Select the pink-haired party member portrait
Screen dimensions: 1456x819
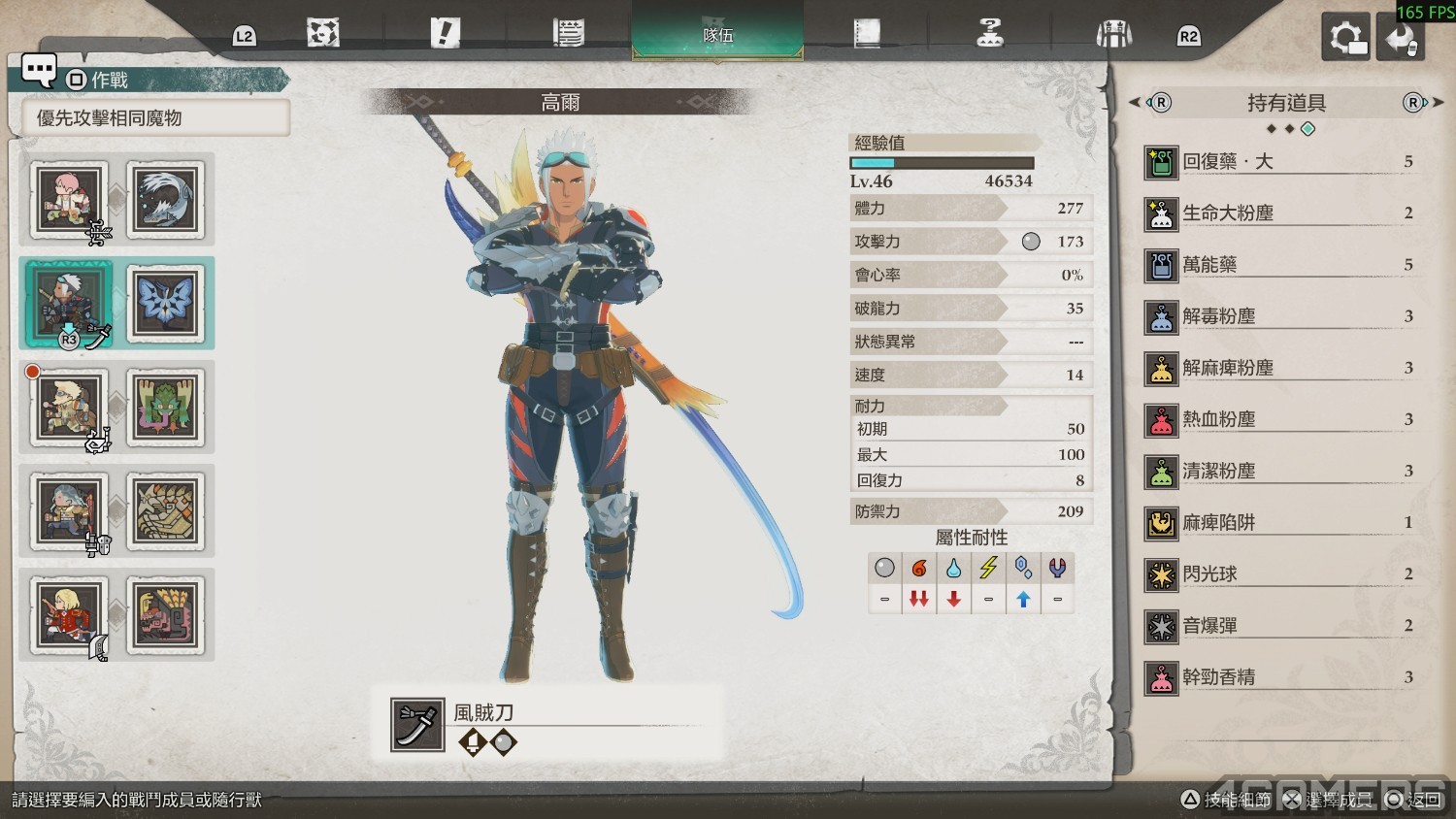click(69, 201)
